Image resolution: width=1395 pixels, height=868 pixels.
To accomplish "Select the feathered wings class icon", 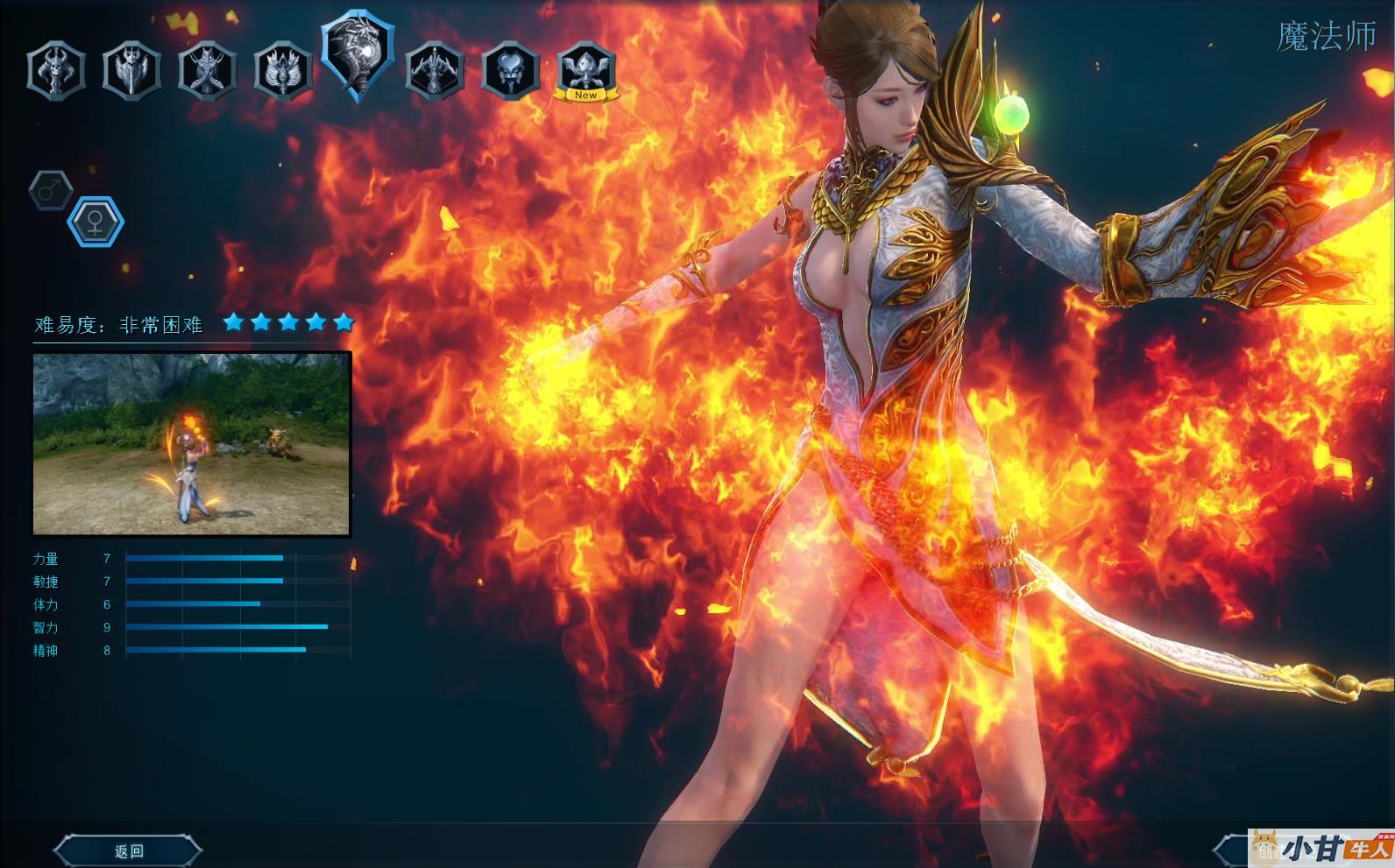I will click(x=283, y=71).
